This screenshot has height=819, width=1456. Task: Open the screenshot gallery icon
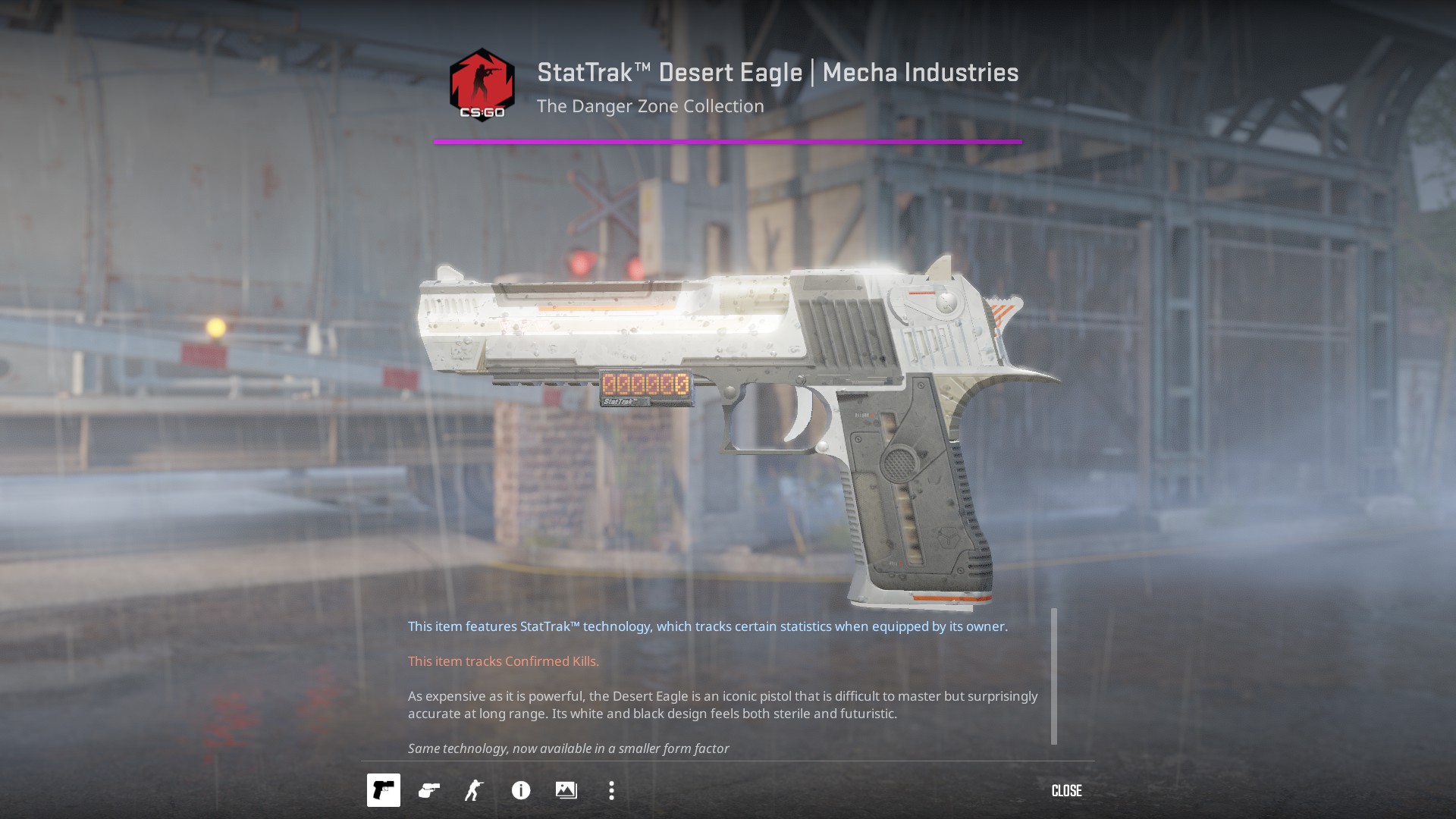566,790
